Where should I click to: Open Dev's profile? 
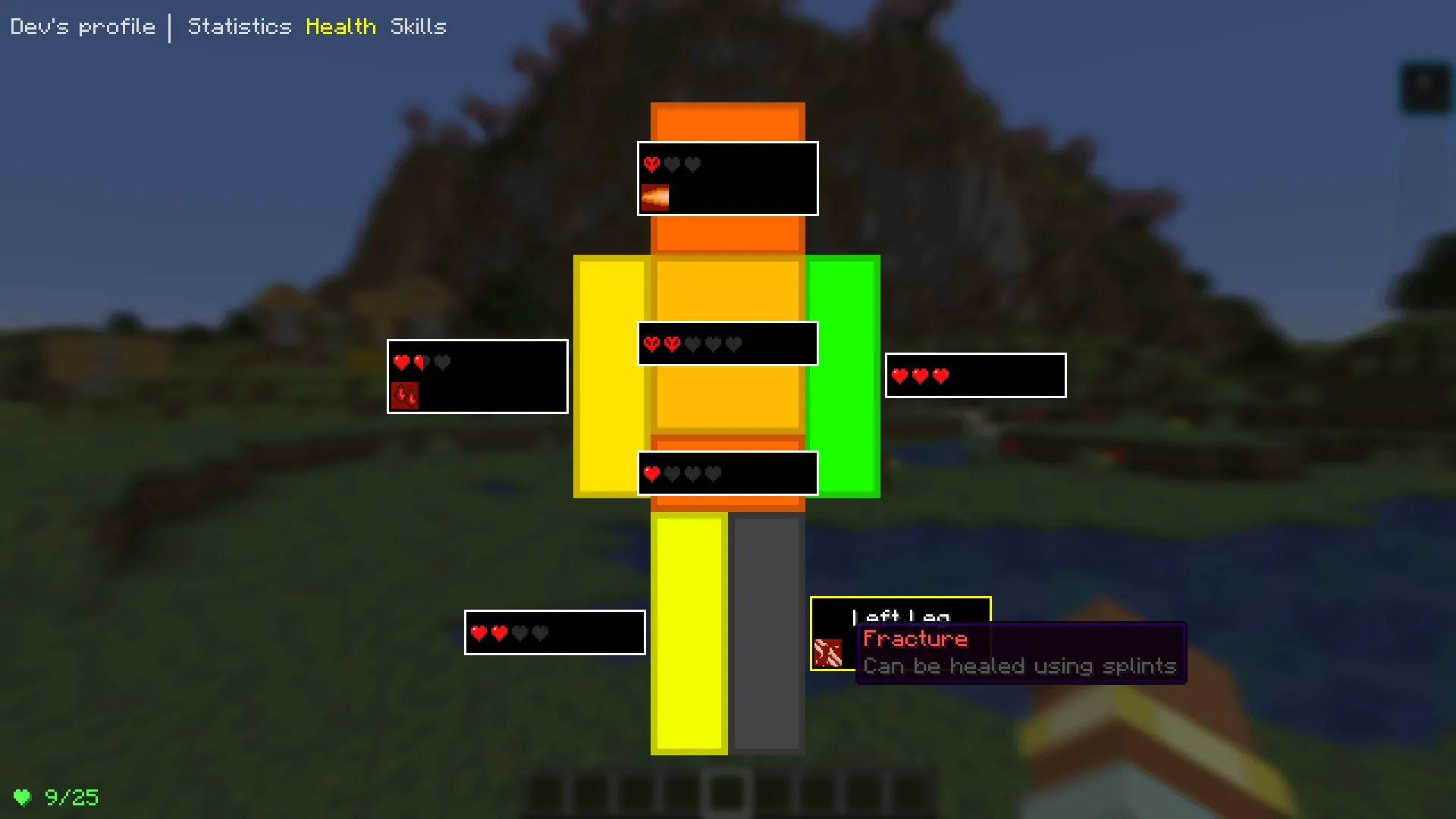tap(82, 27)
